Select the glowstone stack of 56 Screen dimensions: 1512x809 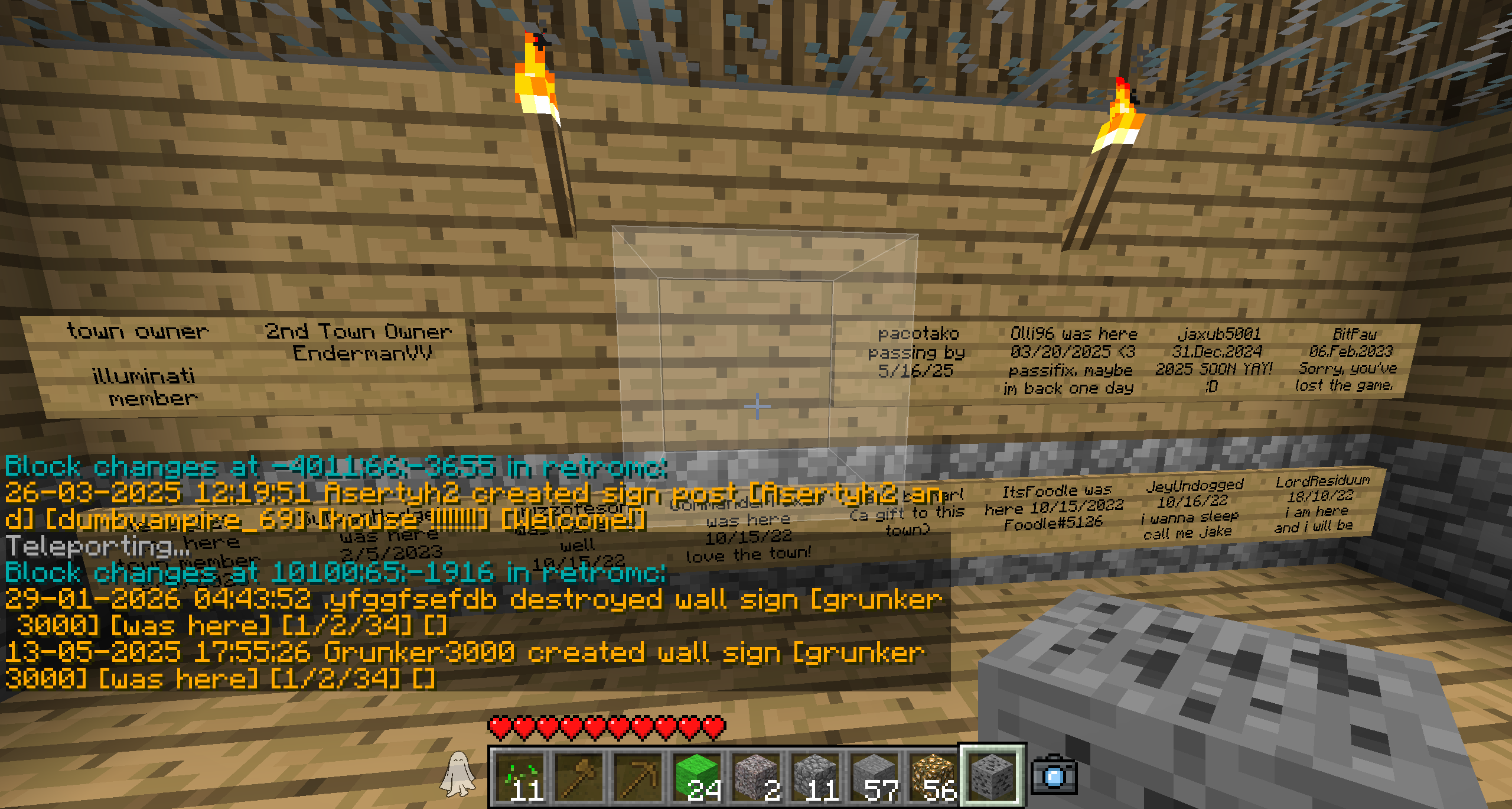pos(933,776)
